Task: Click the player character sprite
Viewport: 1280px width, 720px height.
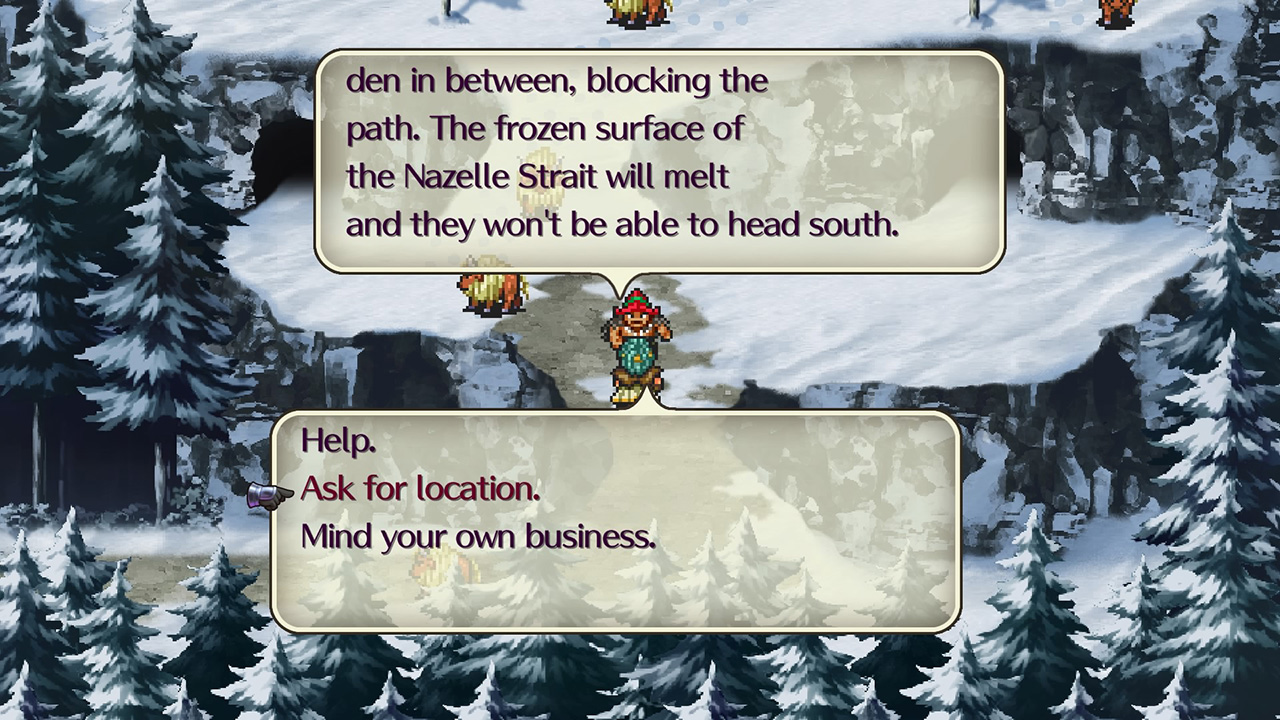Action: point(636,345)
